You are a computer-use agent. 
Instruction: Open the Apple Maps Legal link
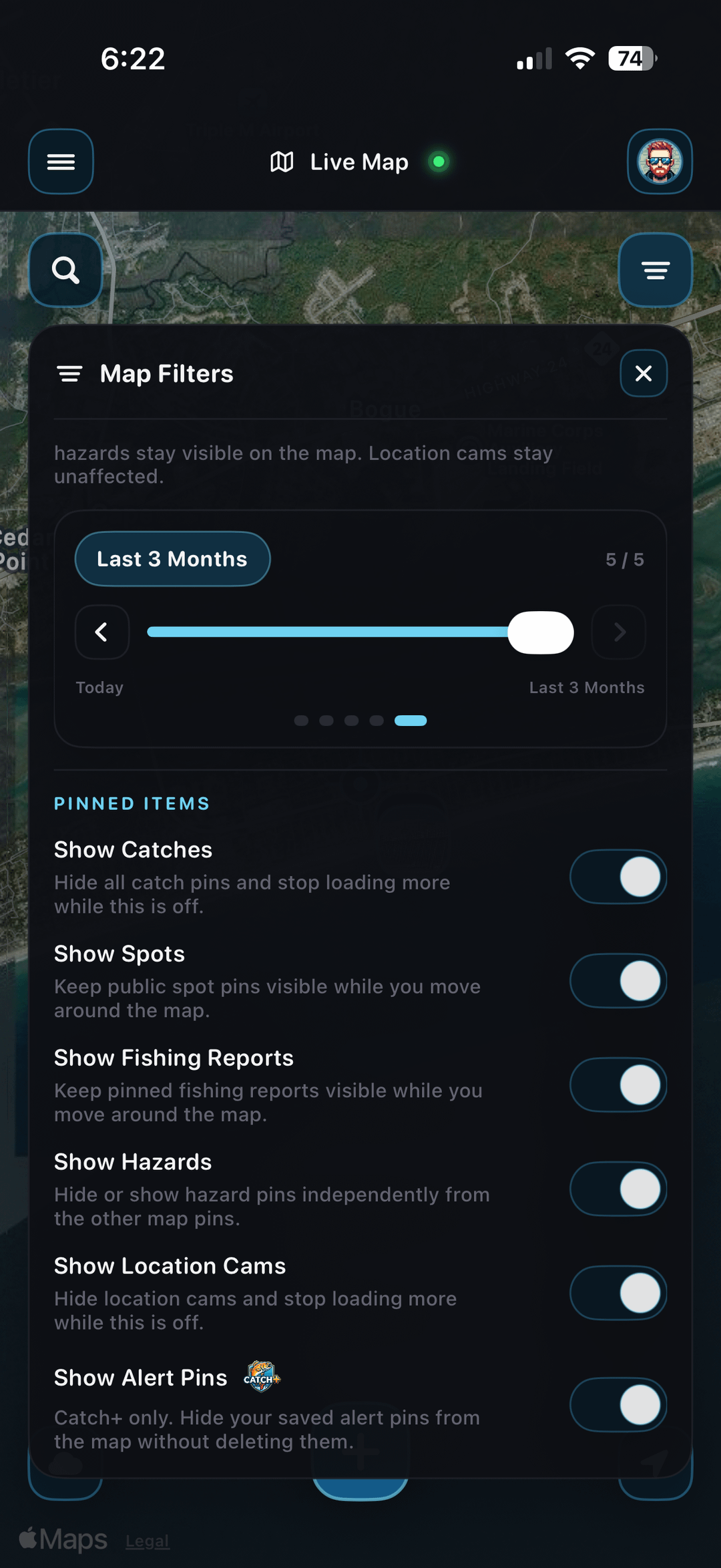(x=148, y=1541)
